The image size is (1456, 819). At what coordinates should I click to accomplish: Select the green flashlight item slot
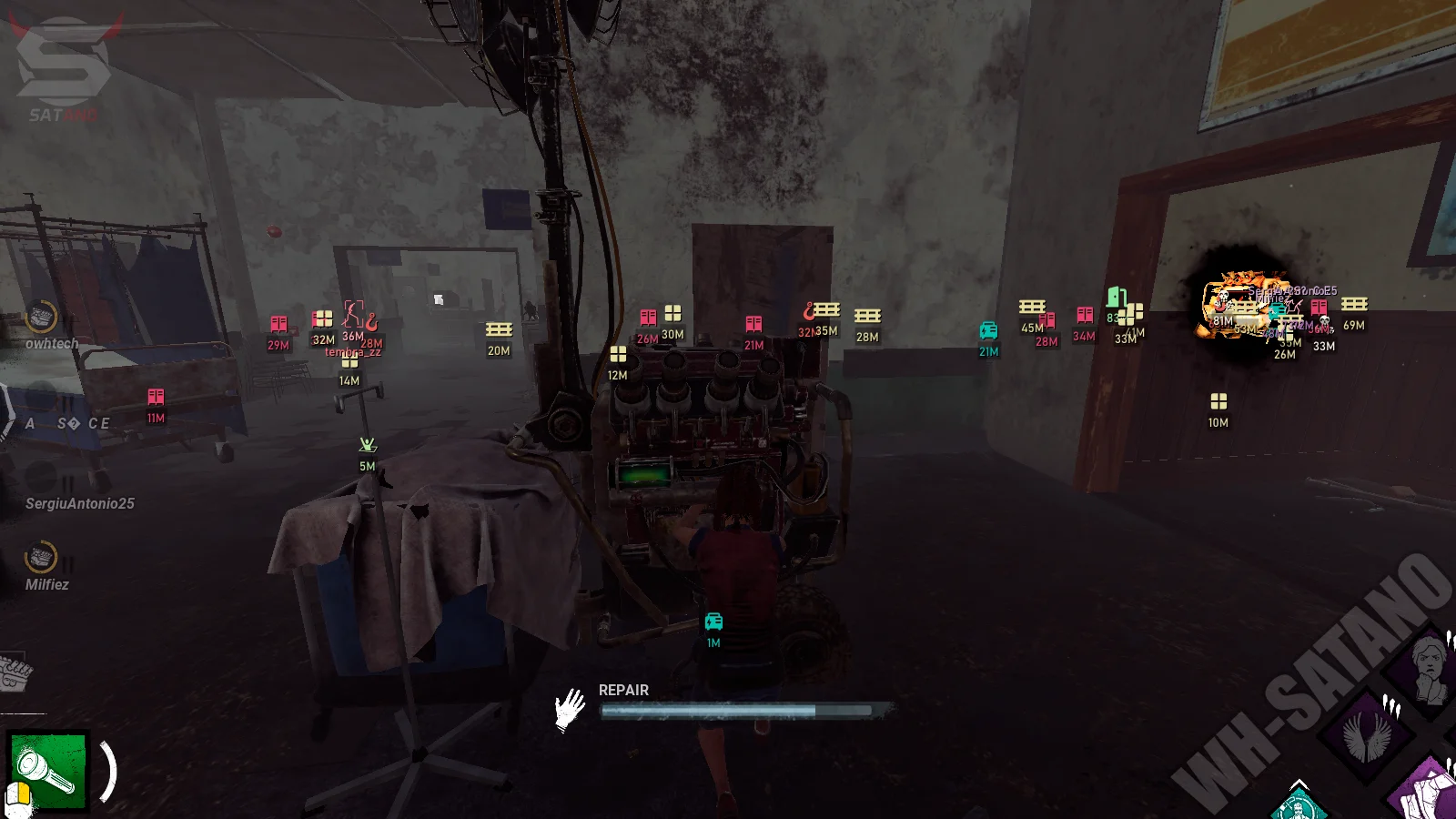click(x=48, y=770)
